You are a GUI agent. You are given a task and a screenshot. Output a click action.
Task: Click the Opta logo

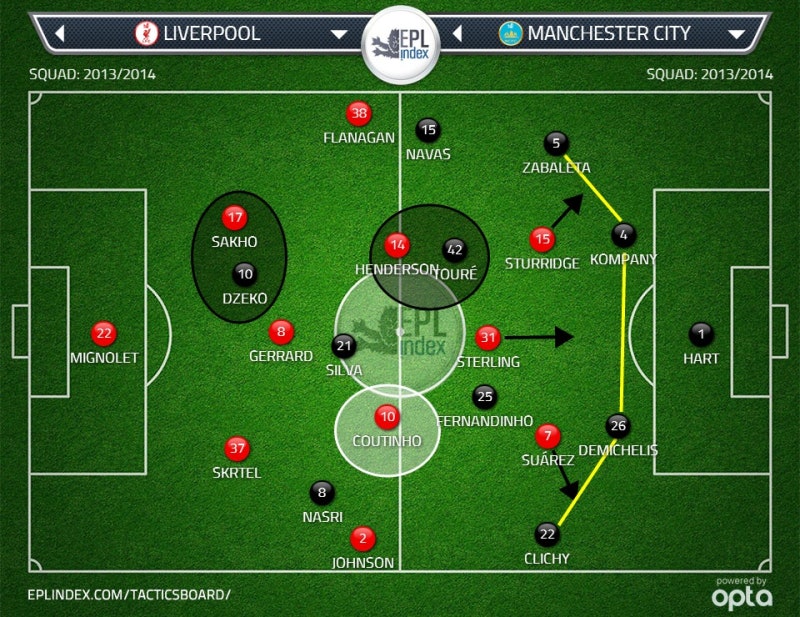[x=741, y=595]
